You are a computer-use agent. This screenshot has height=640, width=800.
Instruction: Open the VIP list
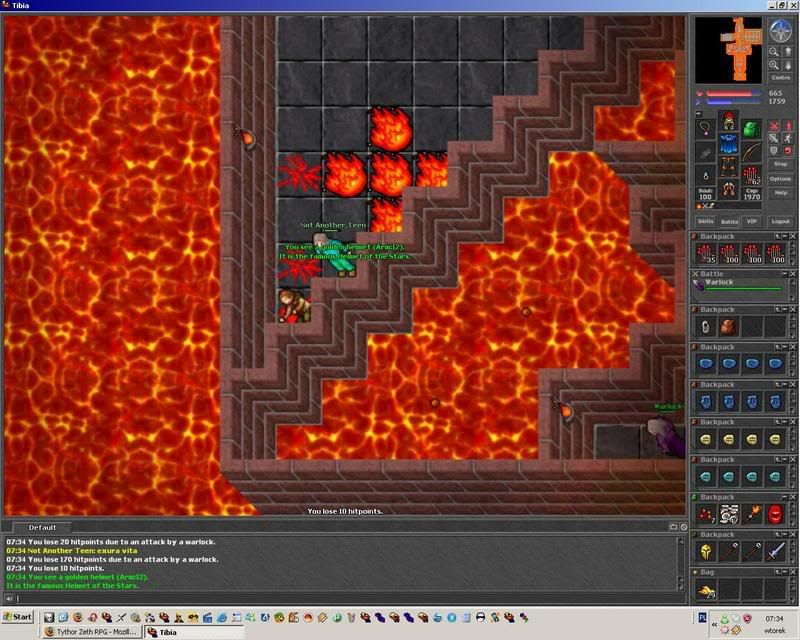753,221
